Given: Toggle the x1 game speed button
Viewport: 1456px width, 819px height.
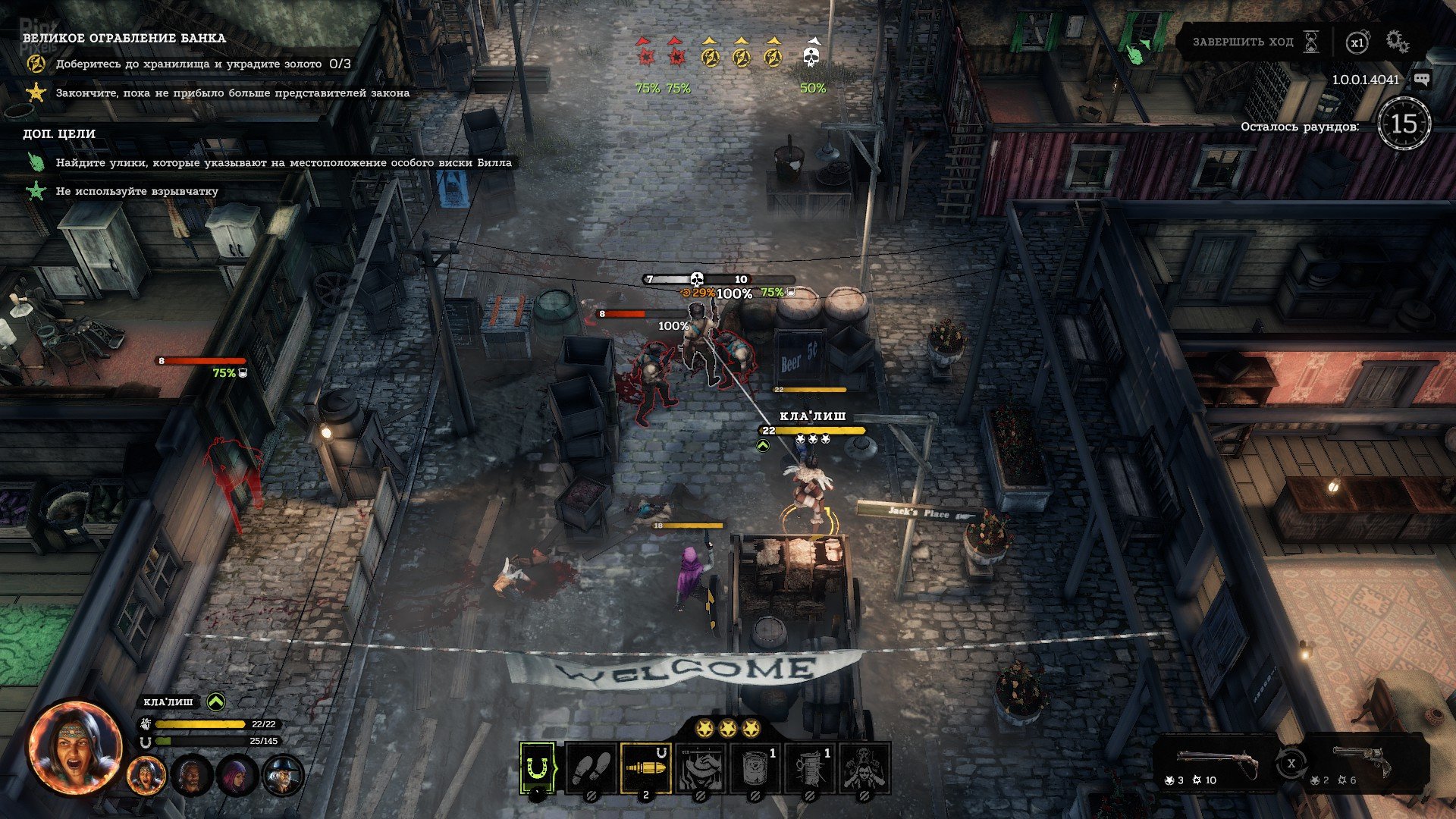Looking at the screenshot, I should tap(1357, 42).
